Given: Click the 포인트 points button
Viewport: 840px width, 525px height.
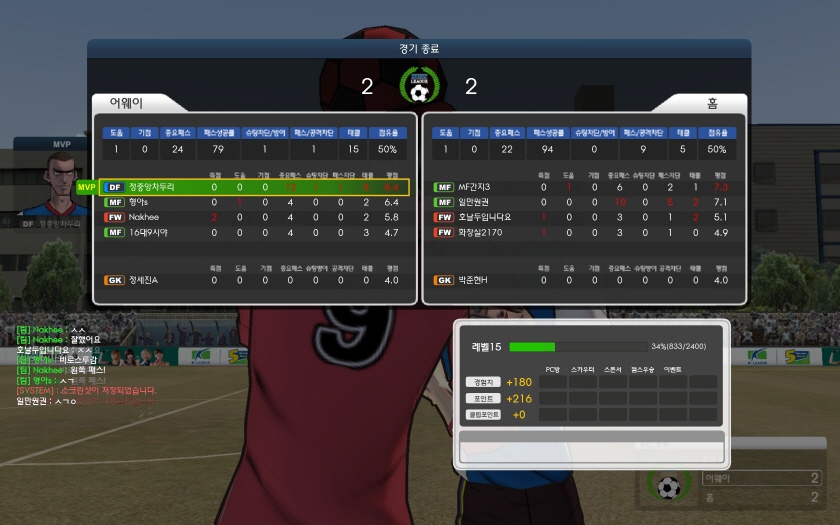Looking at the screenshot, I should point(482,398).
